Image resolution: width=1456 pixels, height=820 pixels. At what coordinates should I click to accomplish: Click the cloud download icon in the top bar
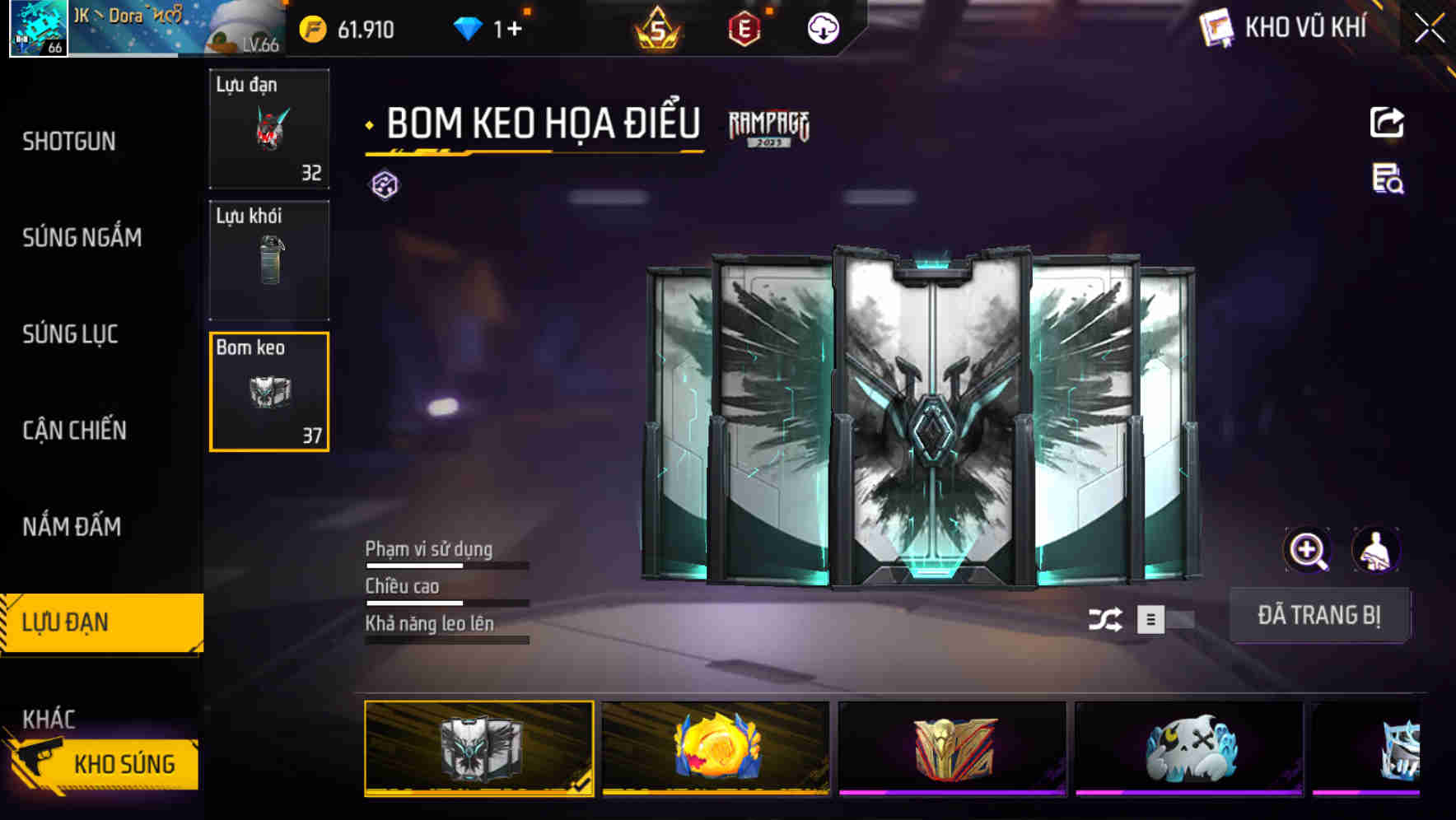tap(822, 28)
